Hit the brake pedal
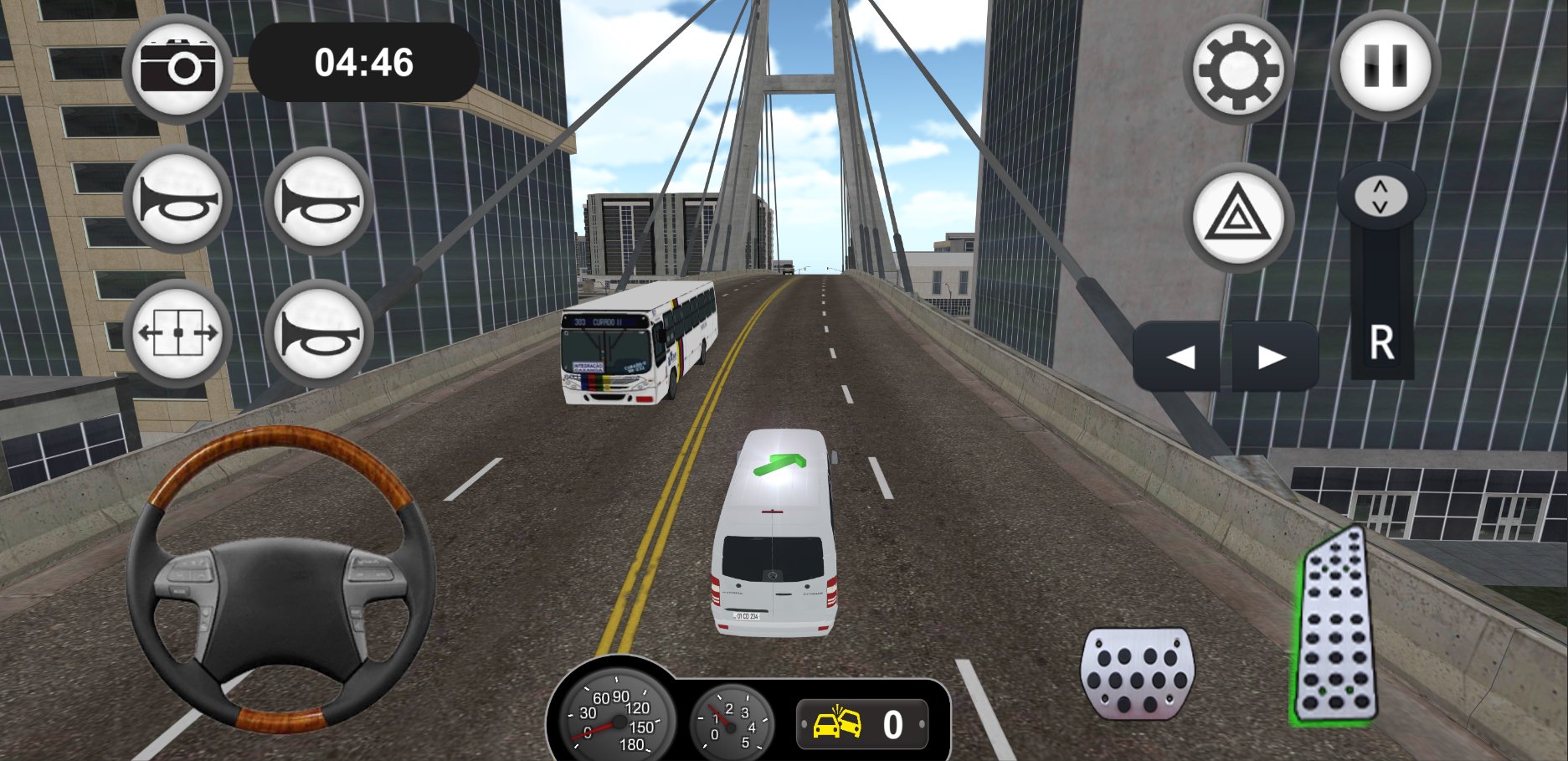Viewport: 1568px width, 761px height. (1138, 672)
